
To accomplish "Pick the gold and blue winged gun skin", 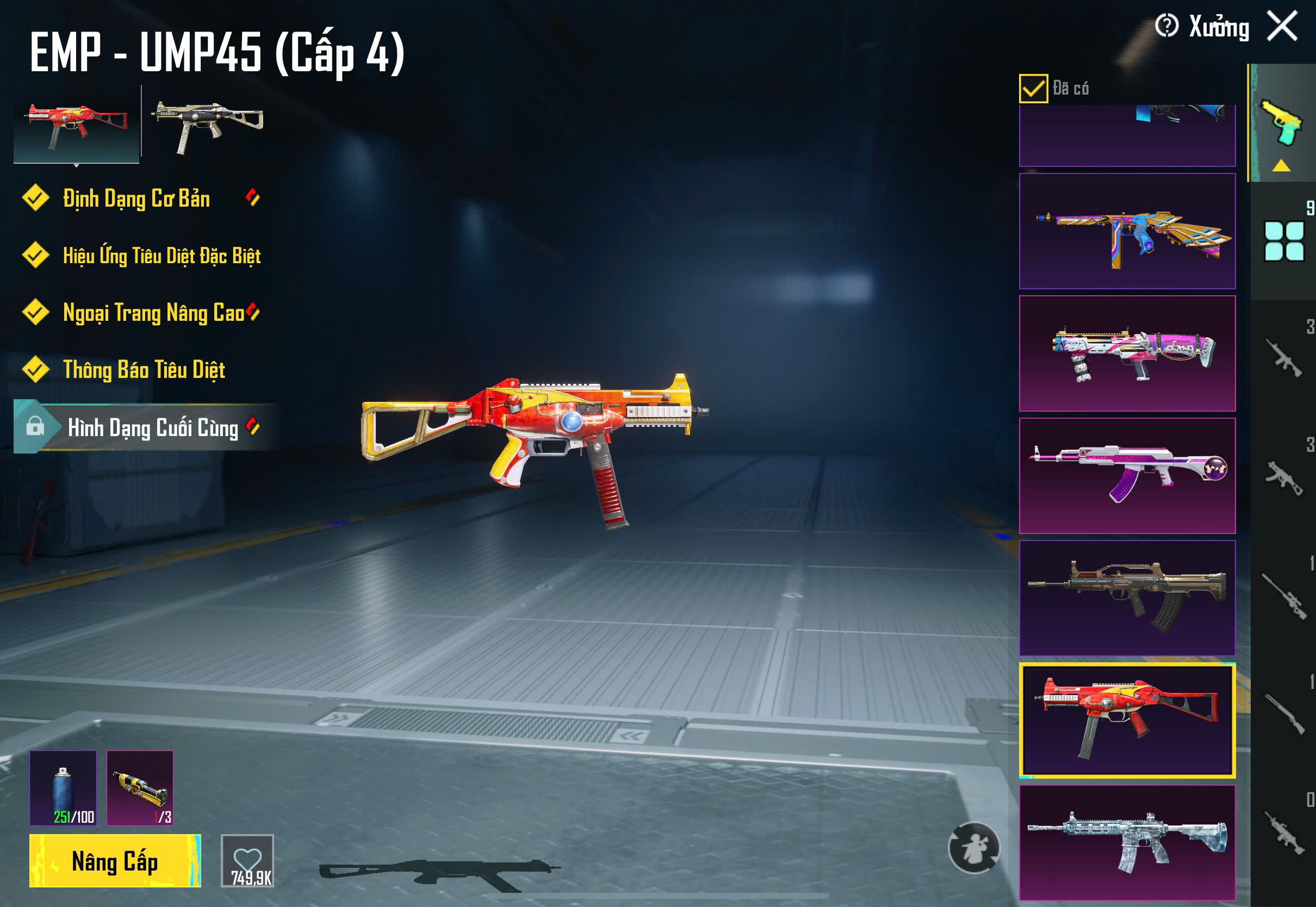I will pos(1127,231).
